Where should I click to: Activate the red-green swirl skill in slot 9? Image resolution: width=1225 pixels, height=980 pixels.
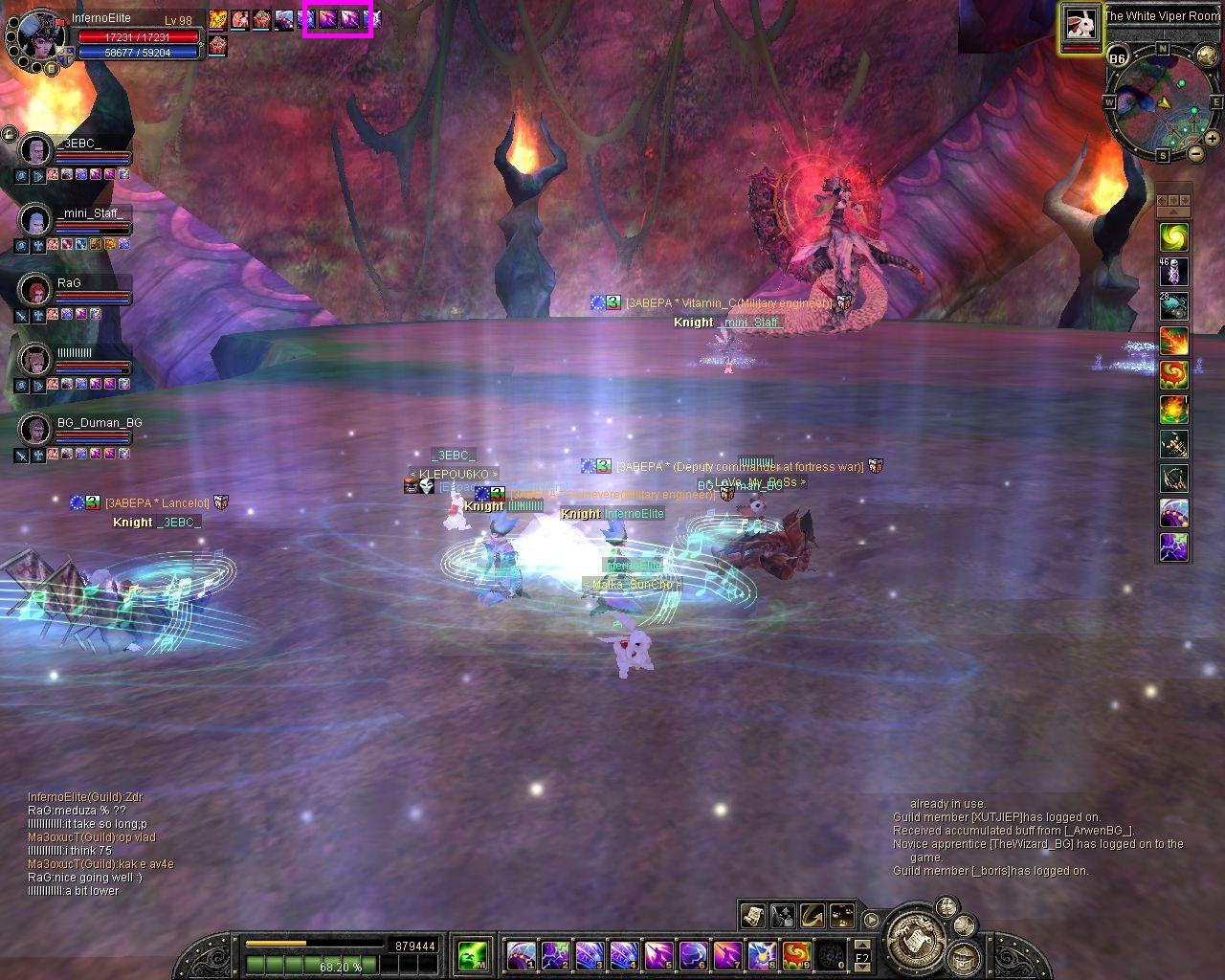pyautogui.click(x=796, y=955)
